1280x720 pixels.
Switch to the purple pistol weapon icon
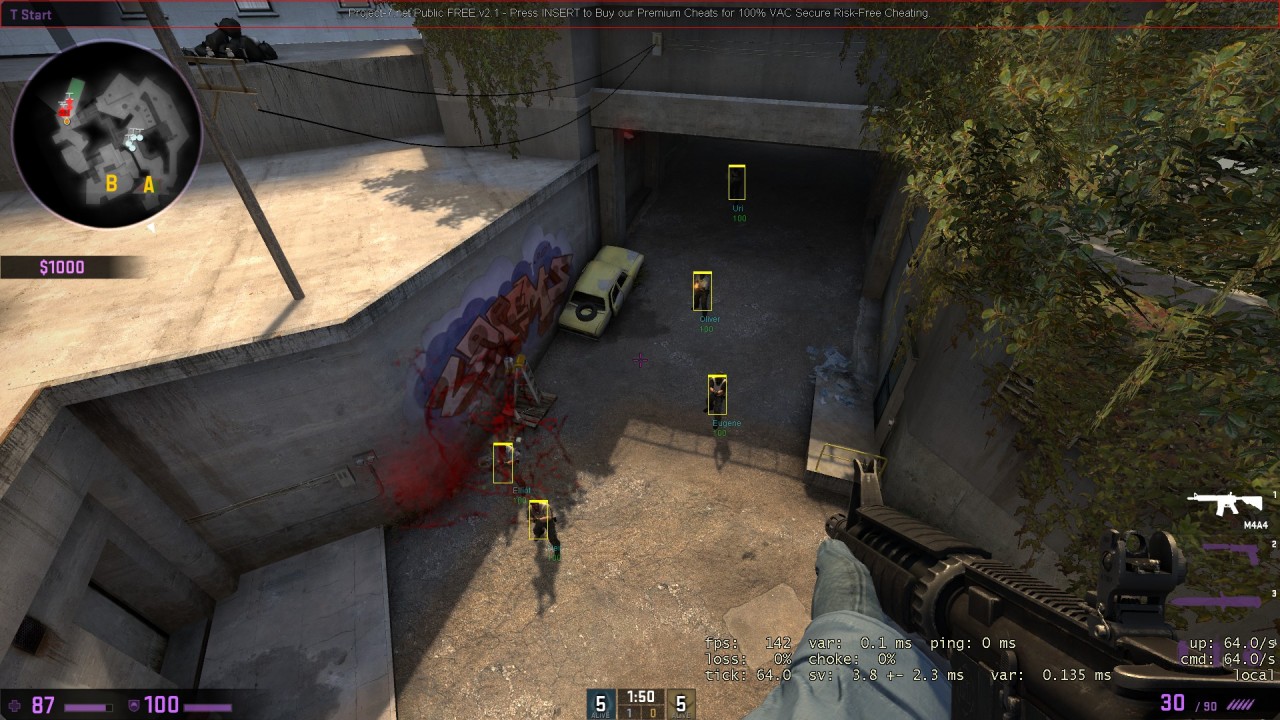pos(1231,552)
